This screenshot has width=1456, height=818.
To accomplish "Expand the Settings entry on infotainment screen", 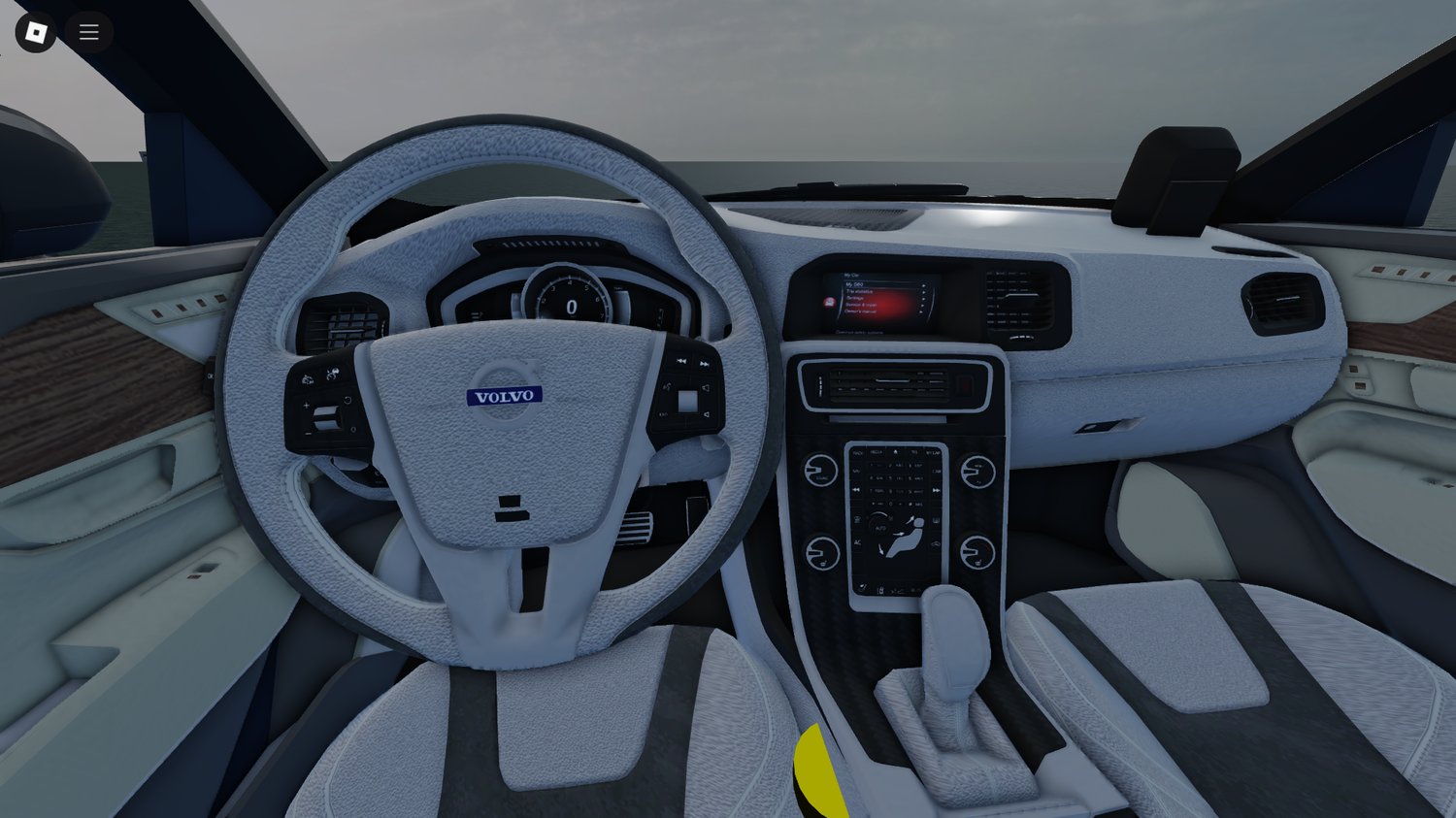I will pos(855,298).
